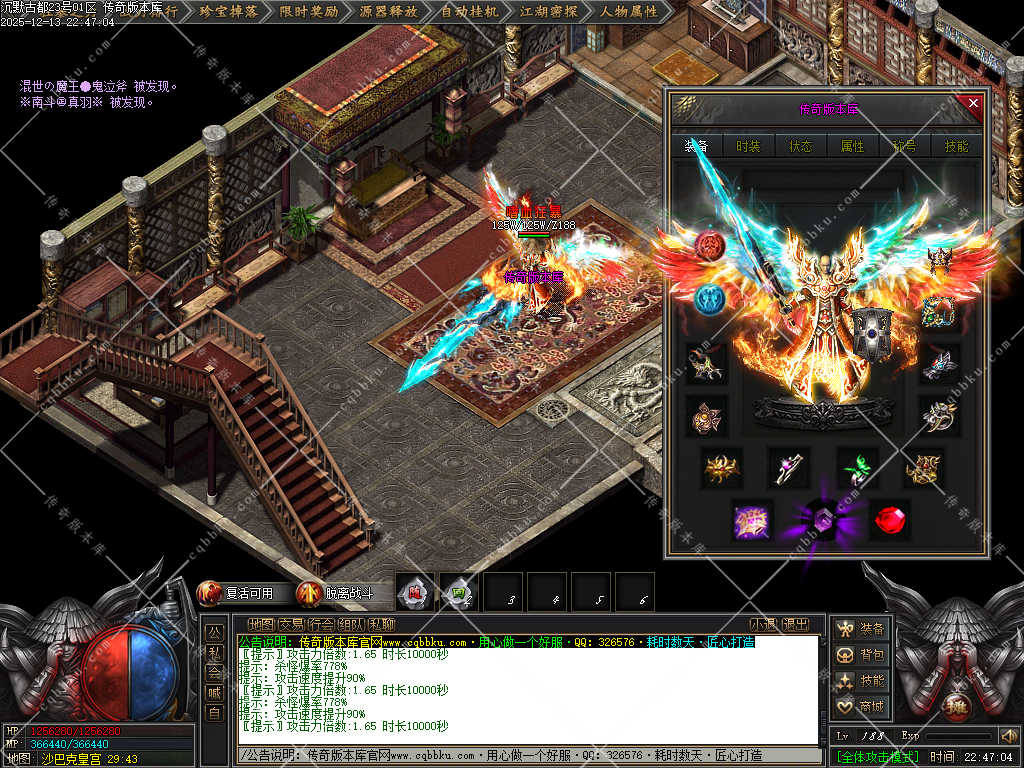Show the 属性 attributes tab
1024x768 pixels.
[x=852, y=146]
